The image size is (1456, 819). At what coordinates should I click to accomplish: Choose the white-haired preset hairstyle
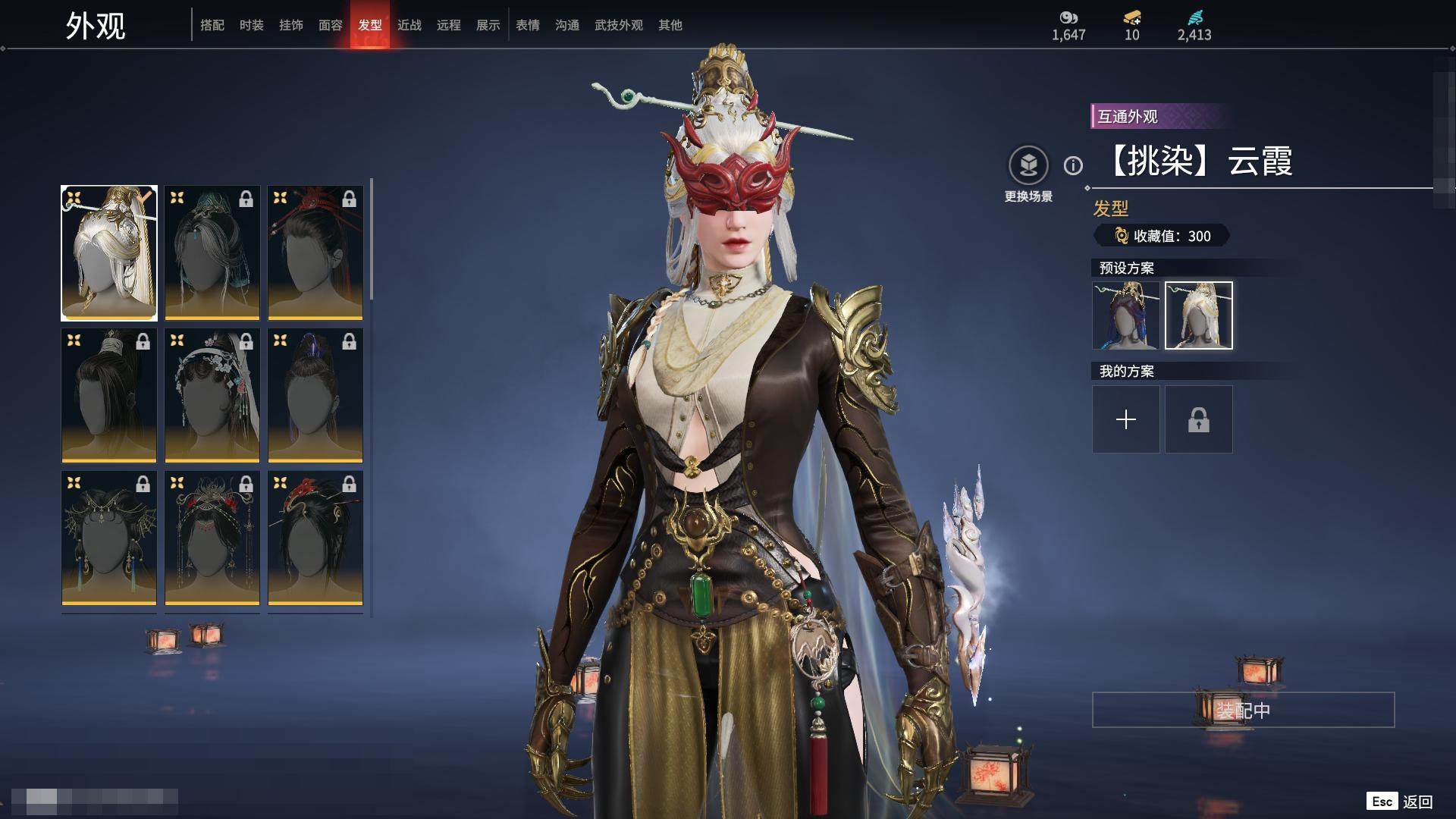[1199, 315]
